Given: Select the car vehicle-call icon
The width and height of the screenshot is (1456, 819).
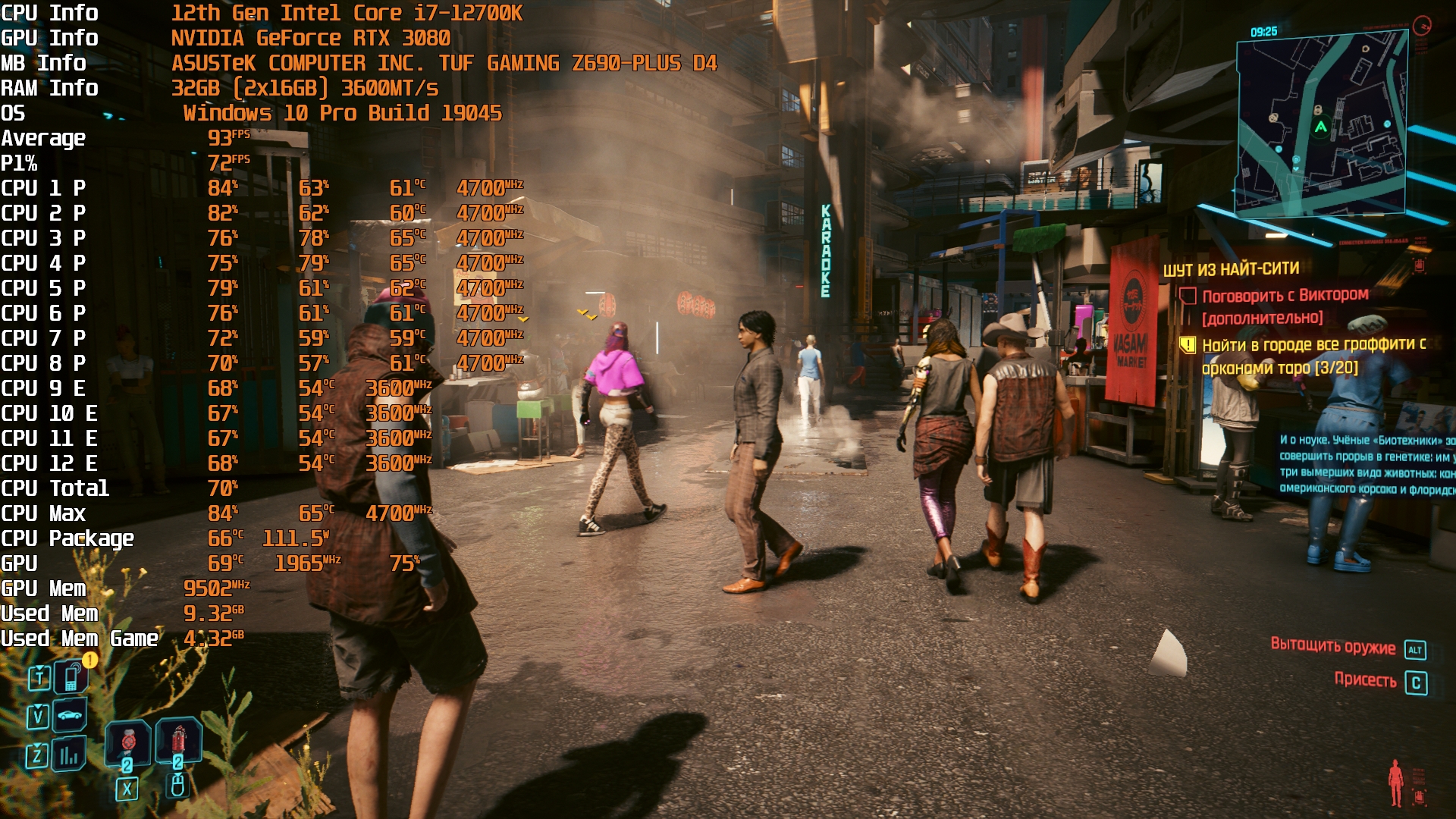Looking at the screenshot, I should pos(70,715).
